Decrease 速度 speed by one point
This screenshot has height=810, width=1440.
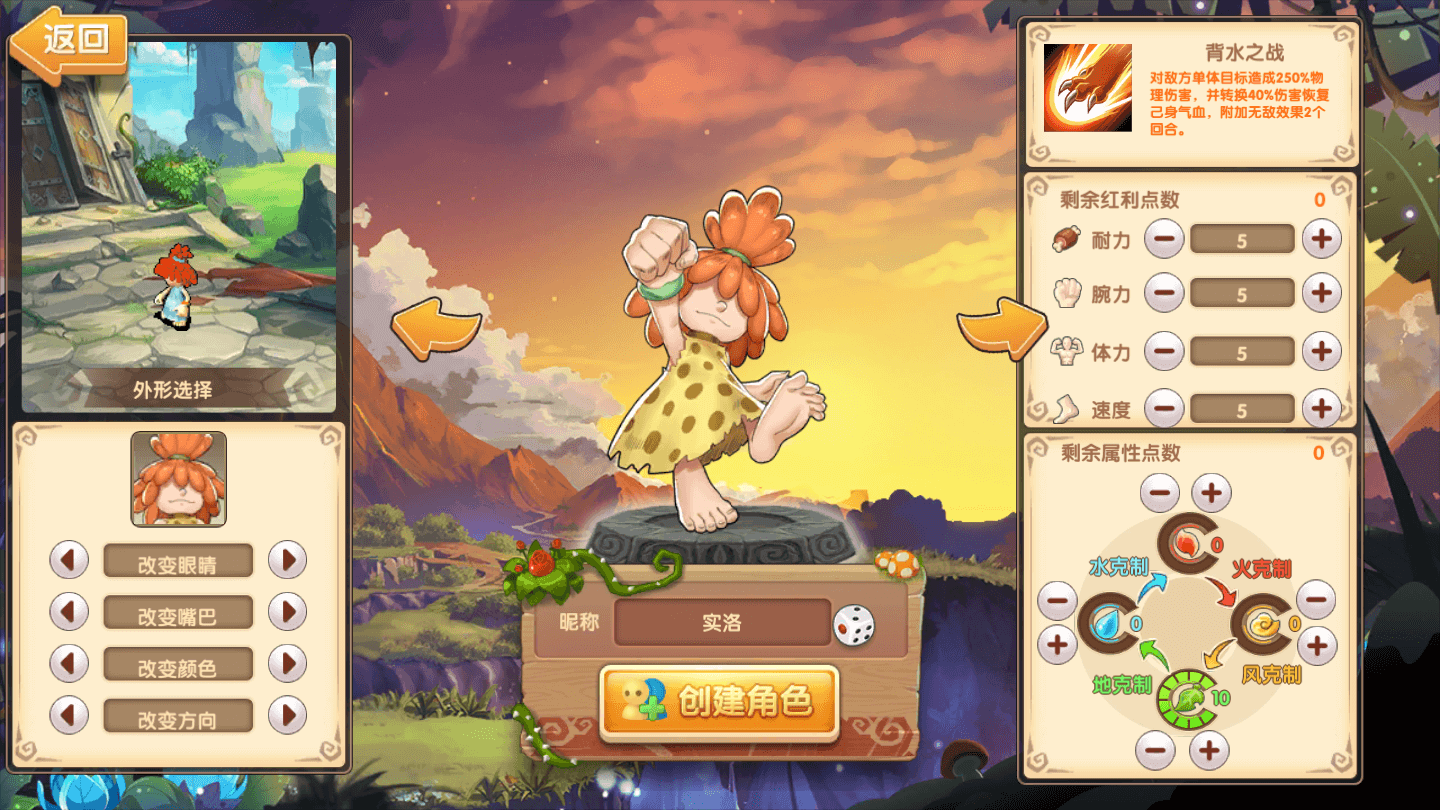[x=1164, y=407]
